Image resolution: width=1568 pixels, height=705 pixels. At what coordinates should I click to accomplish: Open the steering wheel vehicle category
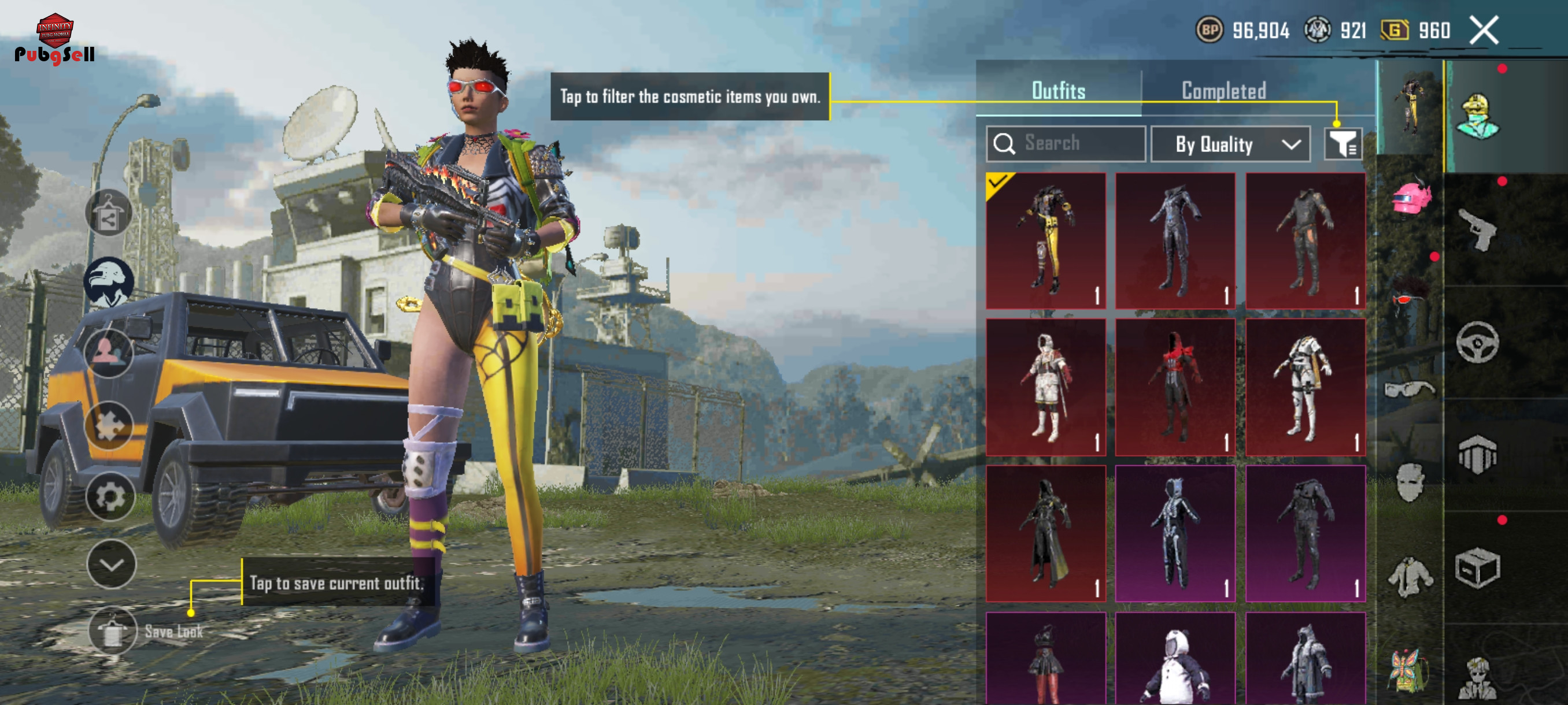tap(1477, 343)
